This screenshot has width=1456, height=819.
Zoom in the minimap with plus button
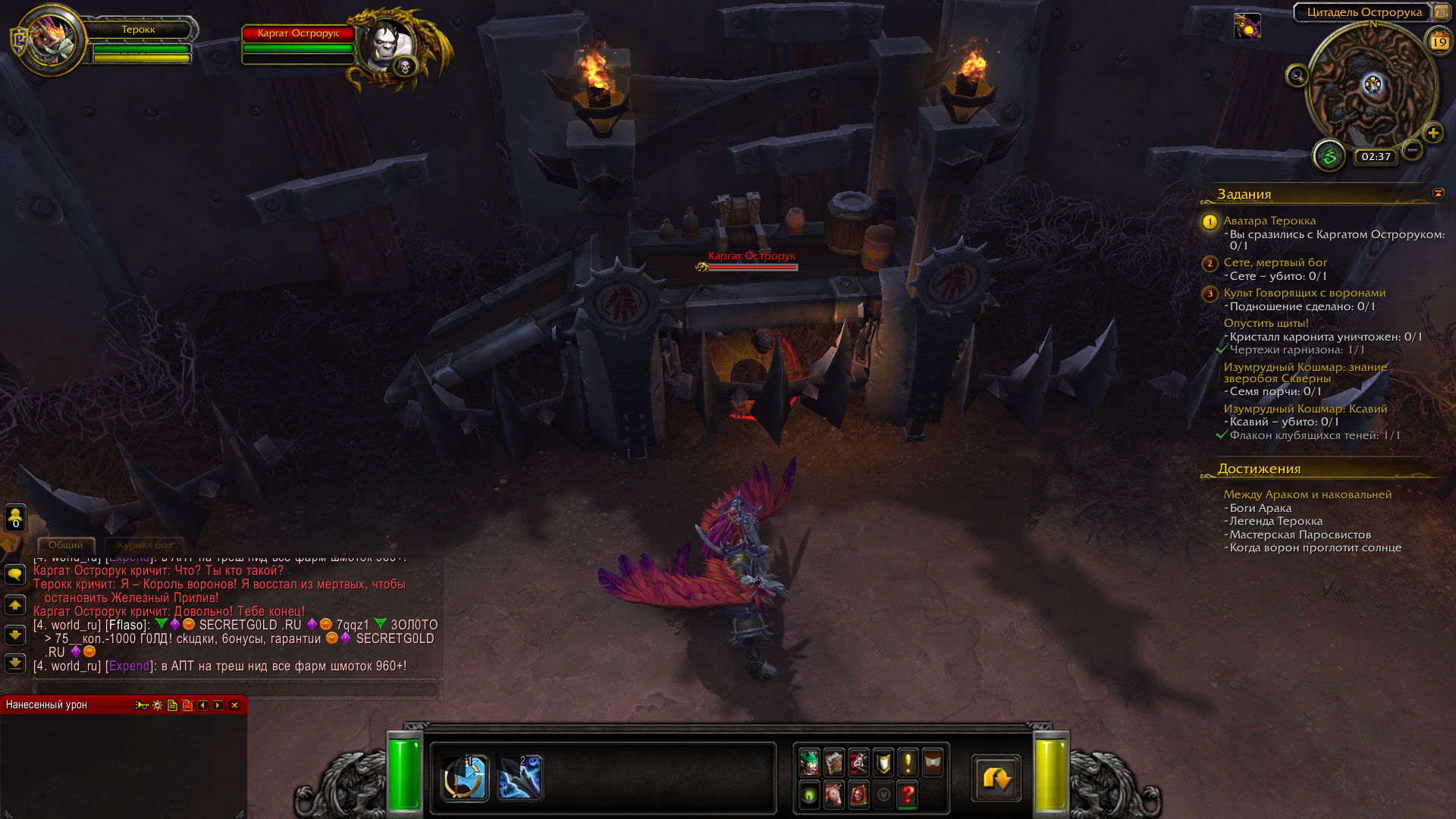tap(1432, 133)
